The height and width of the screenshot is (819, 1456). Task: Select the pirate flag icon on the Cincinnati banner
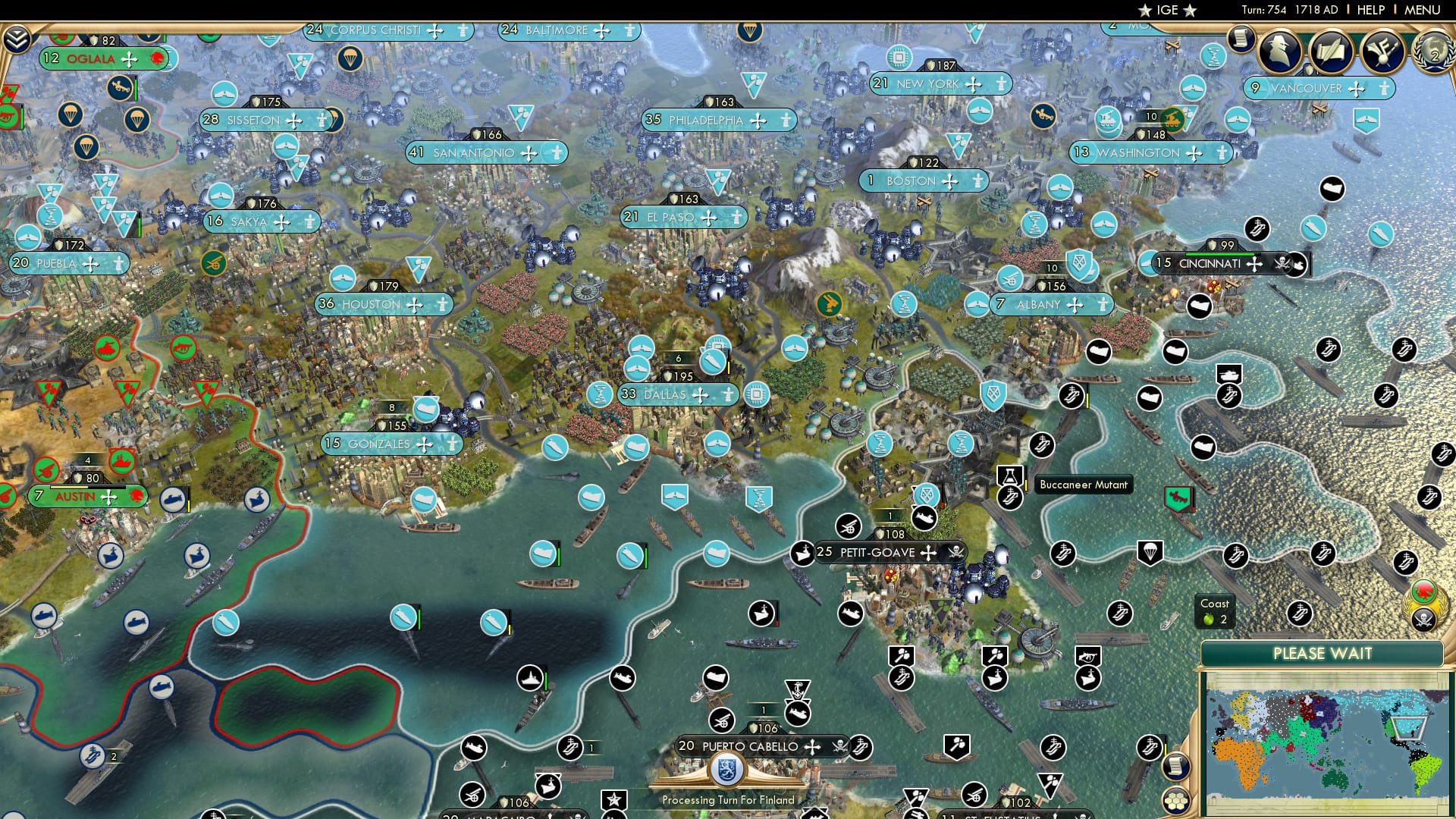tap(1282, 264)
